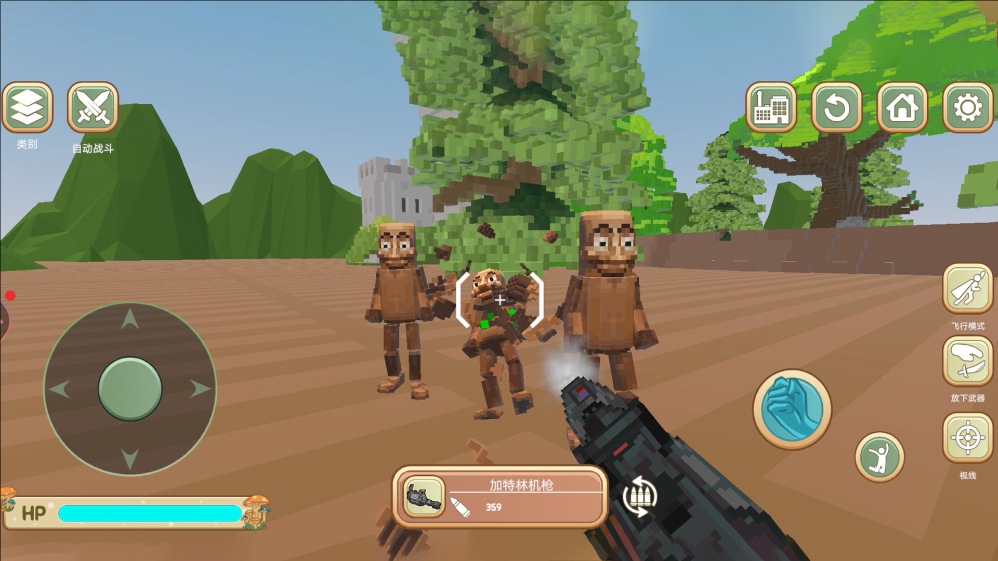The width and height of the screenshot is (998, 561).
Task: Open the 类别 category layers button
Action: [x=27, y=108]
